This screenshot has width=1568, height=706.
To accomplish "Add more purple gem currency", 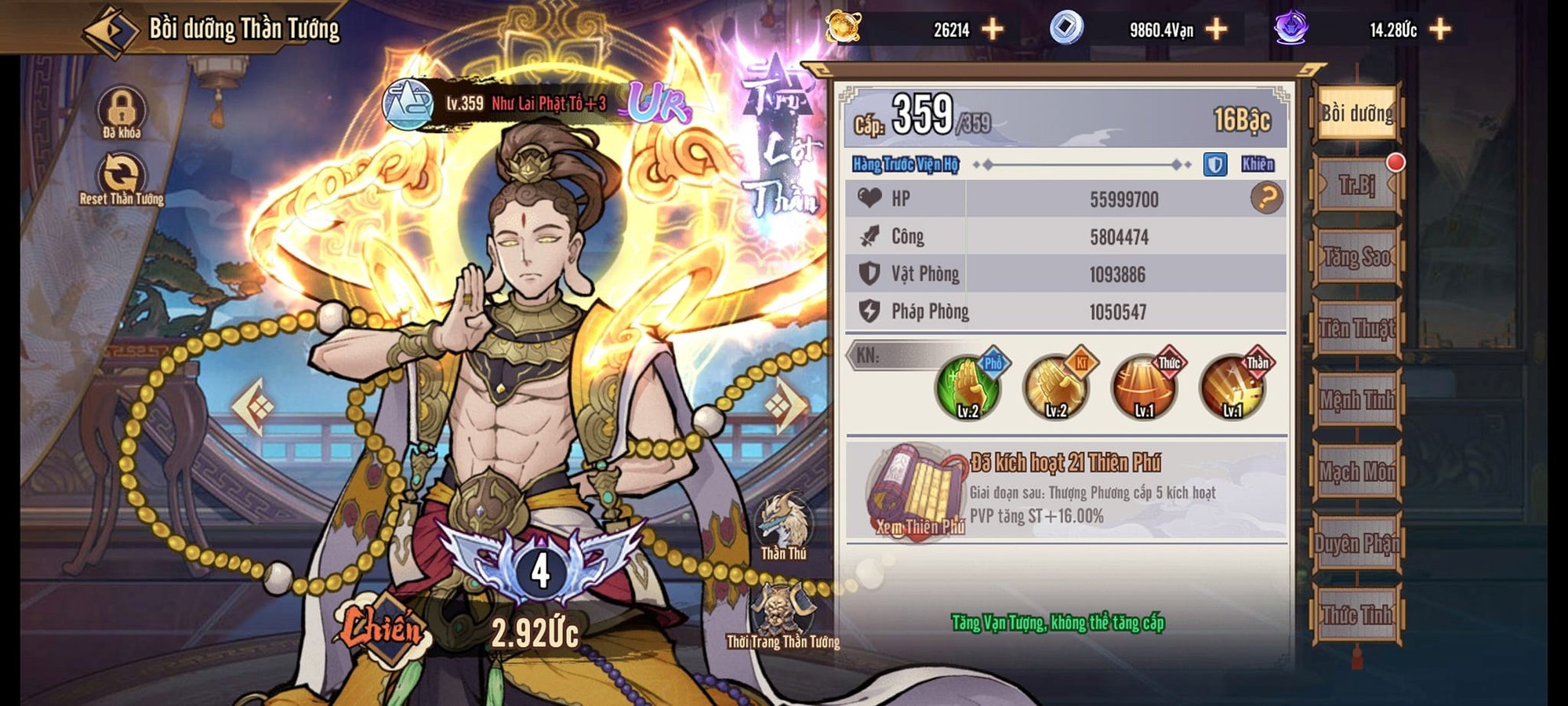I will (x=1439, y=30).
